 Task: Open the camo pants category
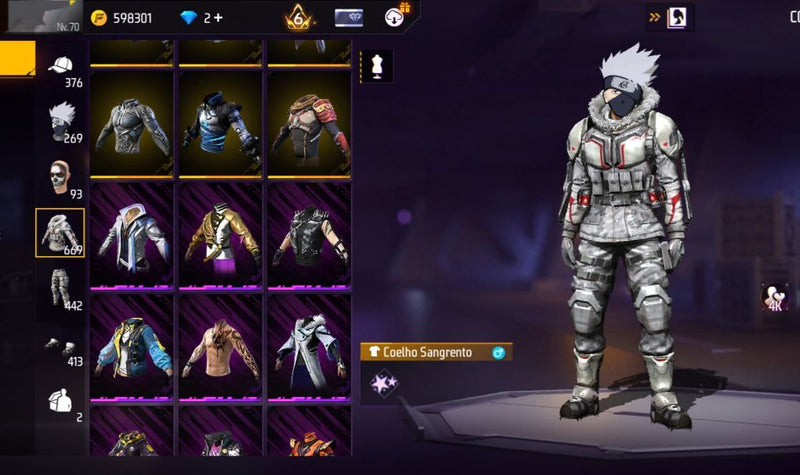pyautogui.click(x=61, y=288)
